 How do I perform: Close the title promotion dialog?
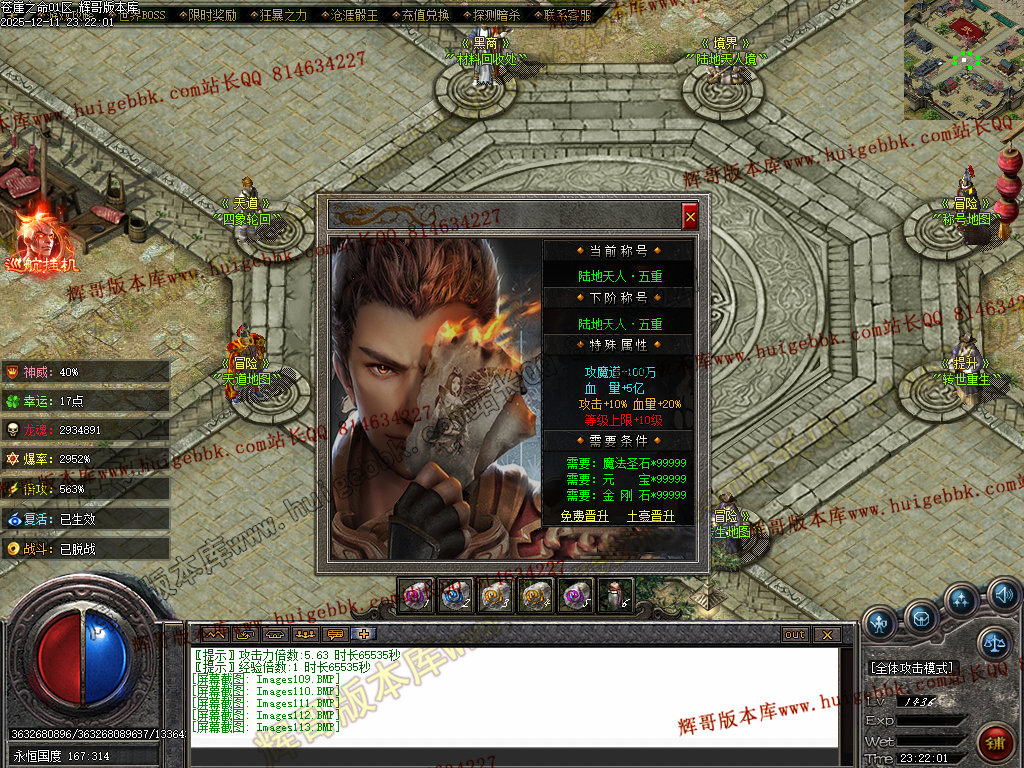click(x=690, y=216)
